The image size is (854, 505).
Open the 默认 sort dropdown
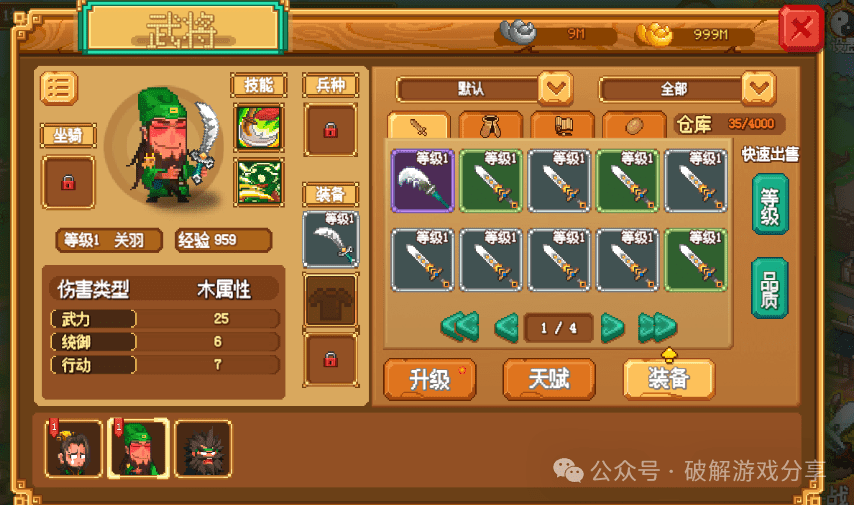(x=556, y=89)
